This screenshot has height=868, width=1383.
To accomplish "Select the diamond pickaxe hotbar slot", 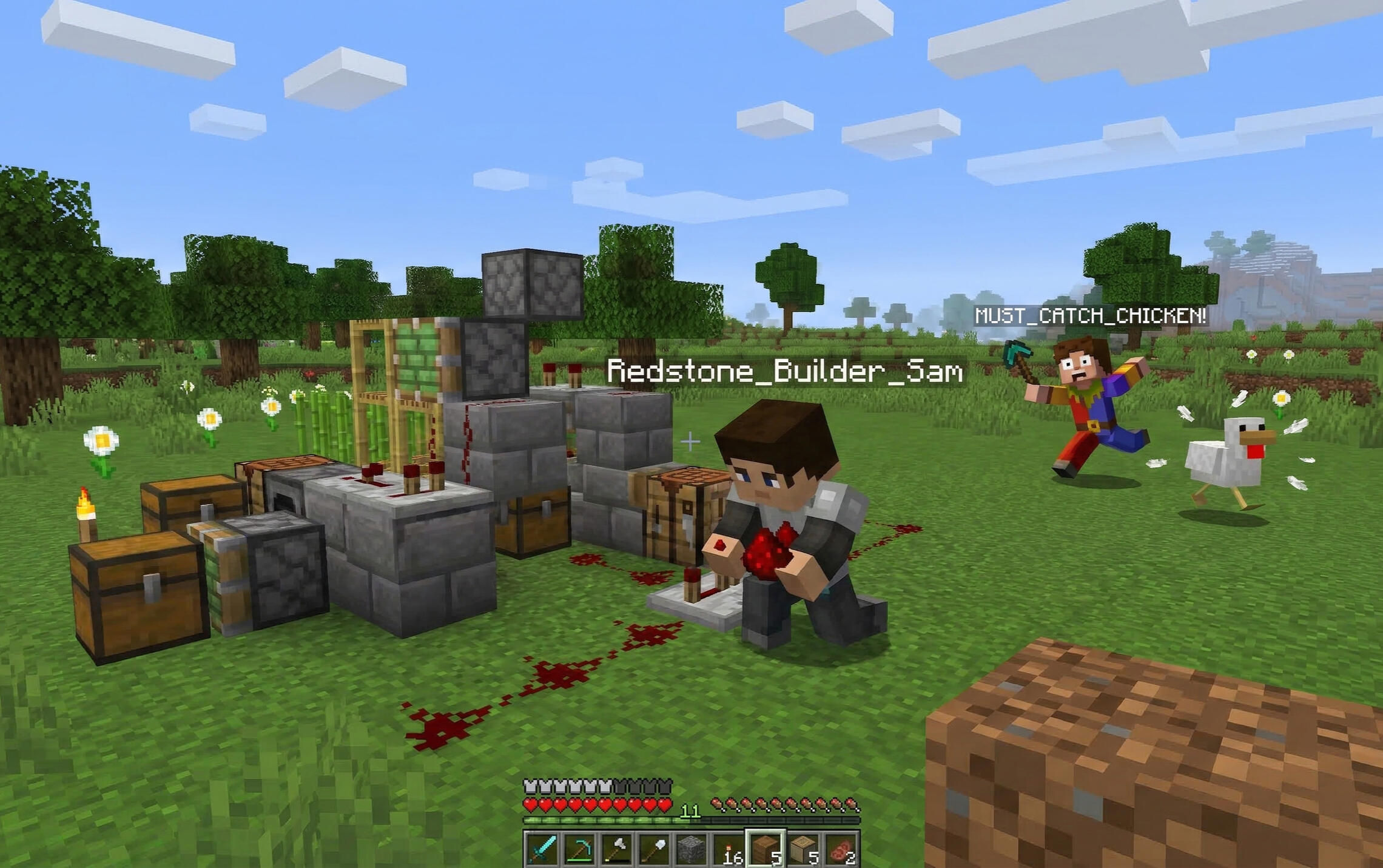I will coord(579,849).
